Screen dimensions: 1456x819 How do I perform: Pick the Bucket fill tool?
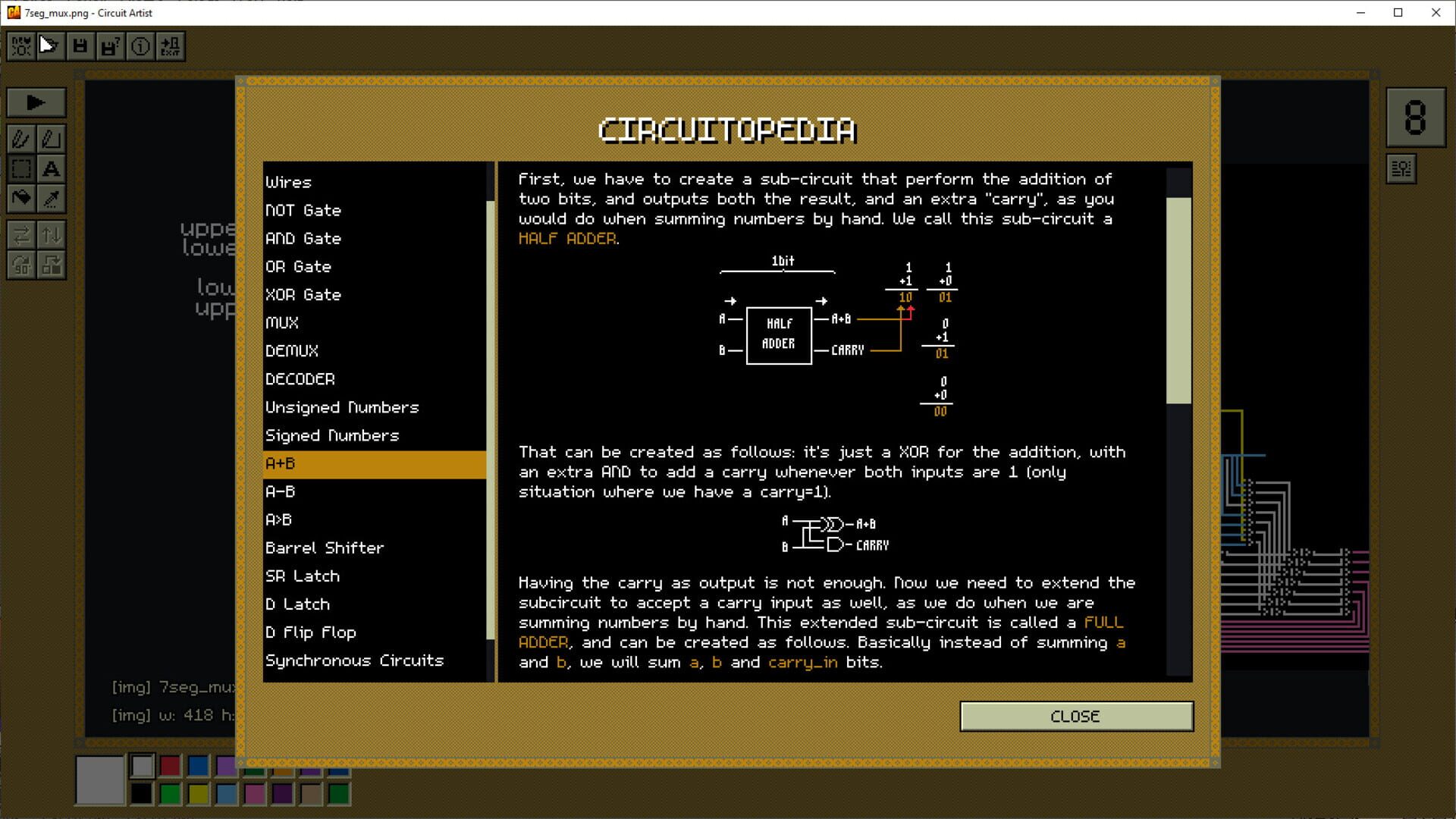point(20,199)
